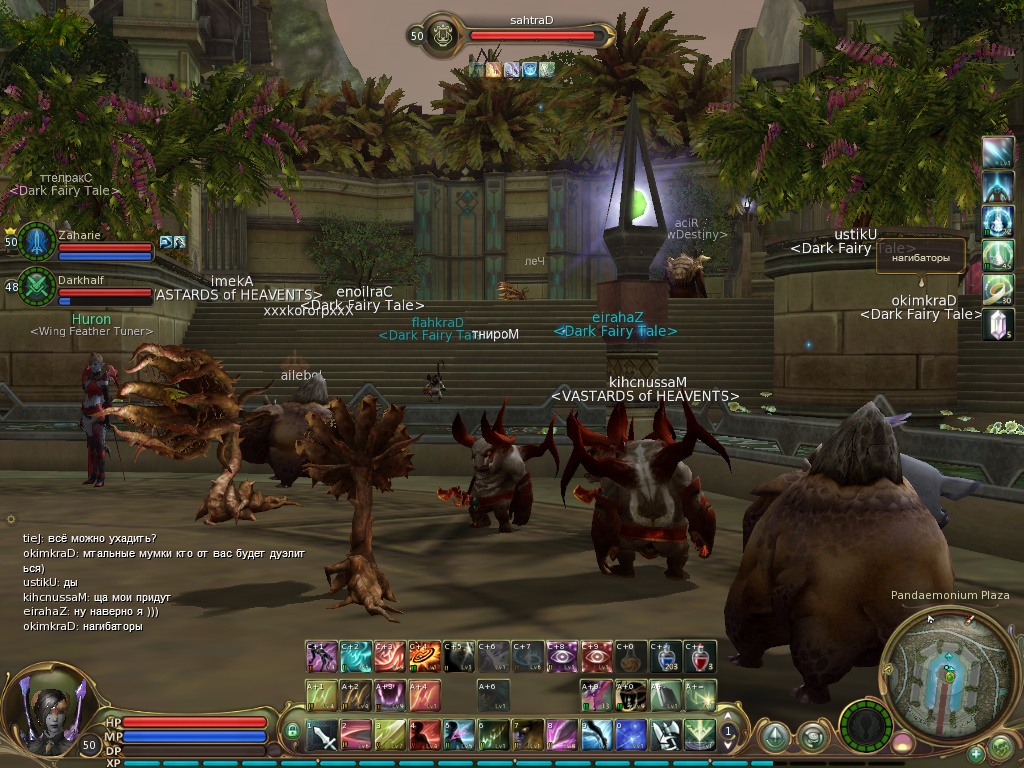Use the pink eye skill on C+8
Viewport: 1024px width, 768px height.
click(563, 656)
